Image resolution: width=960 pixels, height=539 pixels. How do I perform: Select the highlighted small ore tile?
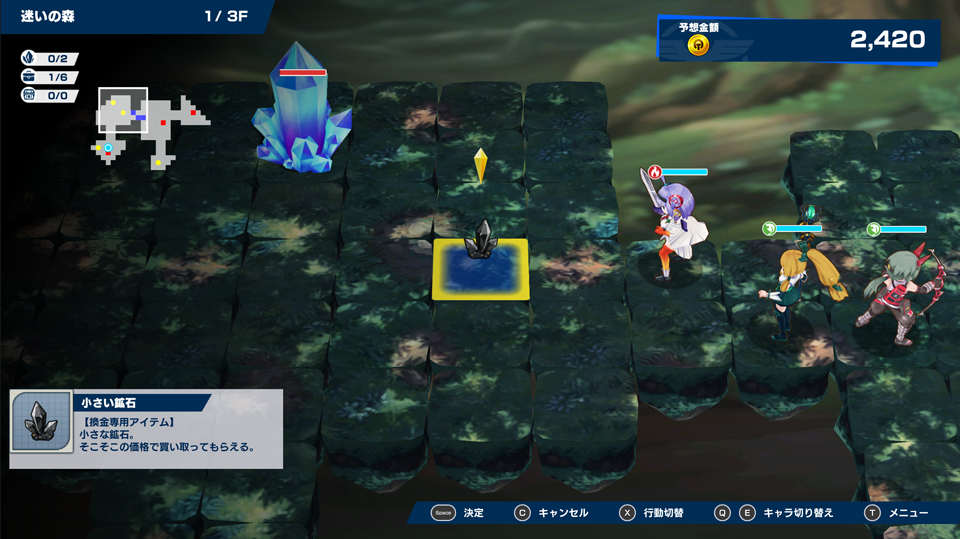click(x=481, y=267)
